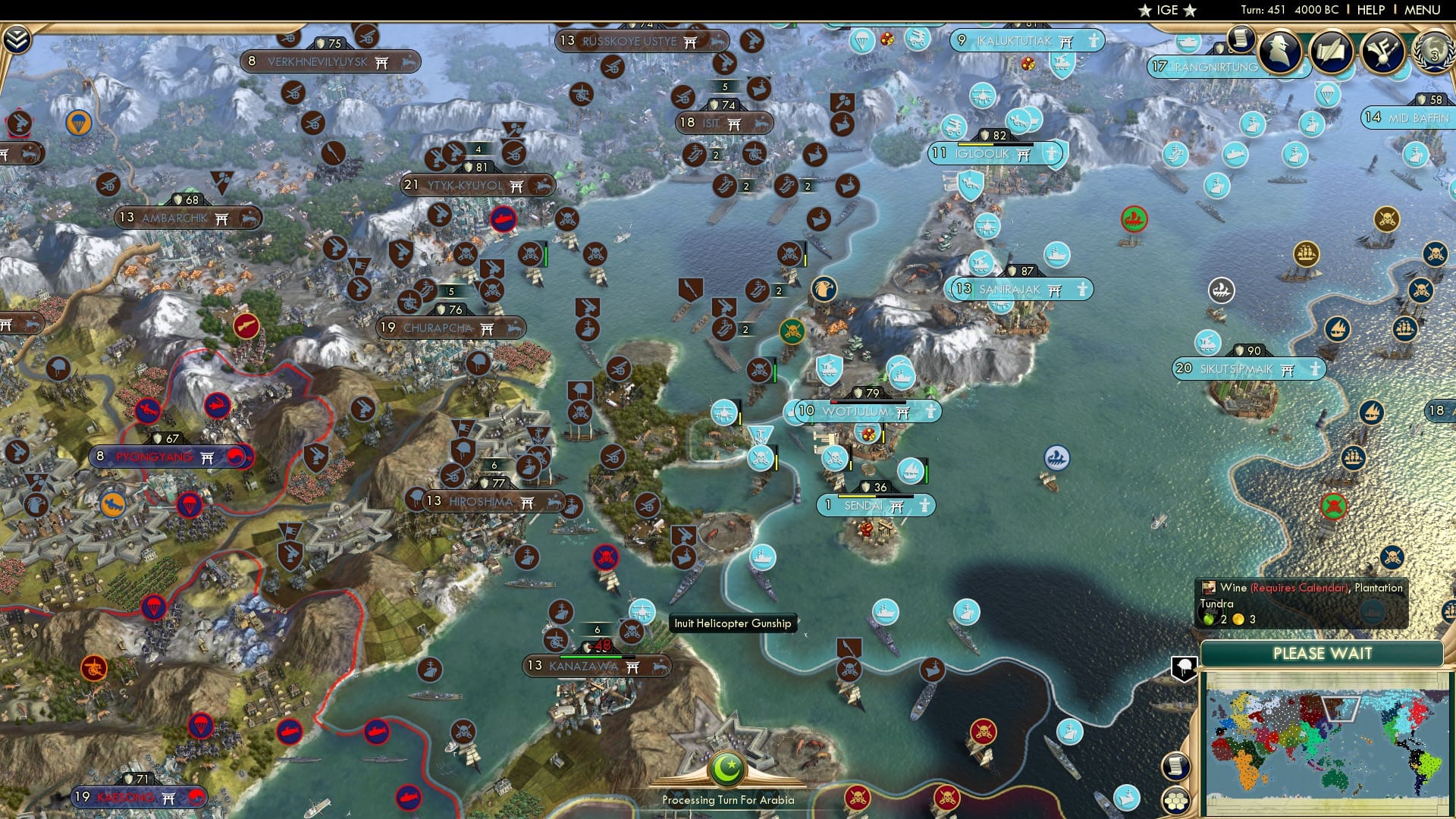Click the military helmet notification icon
Viewport: 1456px width, 819px height.
coord(1184,667)
